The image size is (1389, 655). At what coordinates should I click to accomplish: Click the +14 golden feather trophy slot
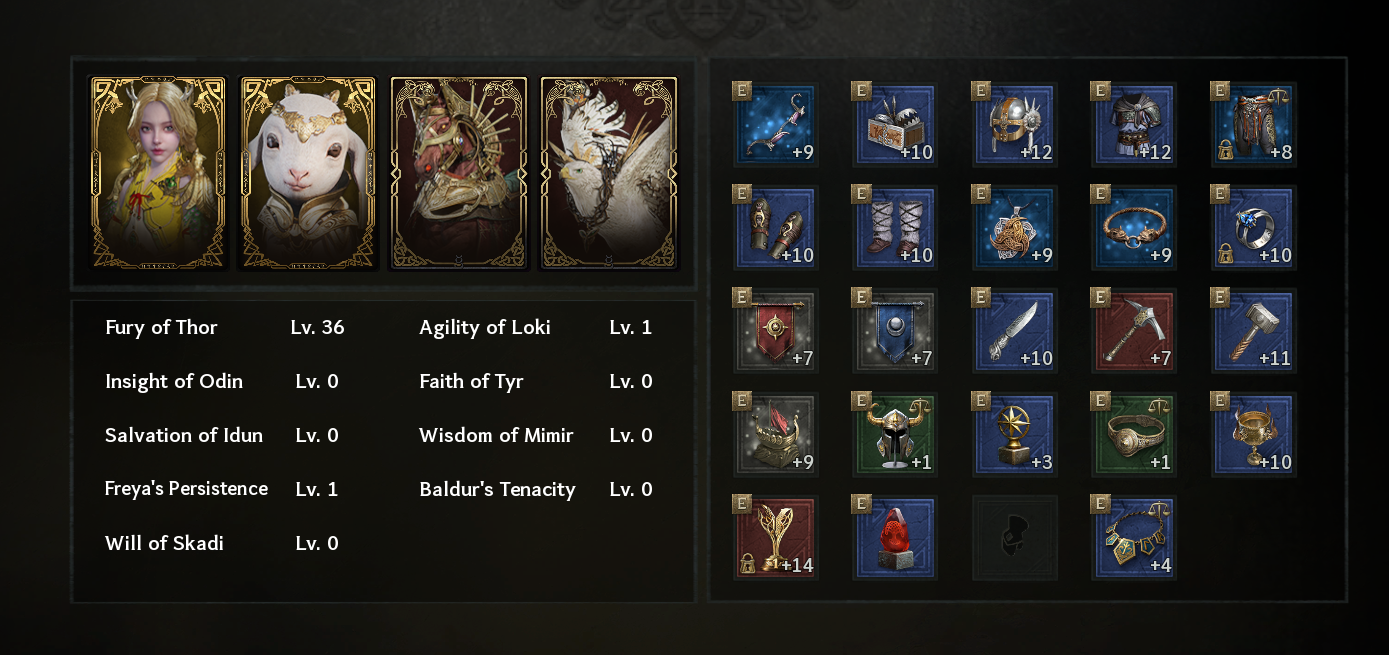(x=776, y=538)
